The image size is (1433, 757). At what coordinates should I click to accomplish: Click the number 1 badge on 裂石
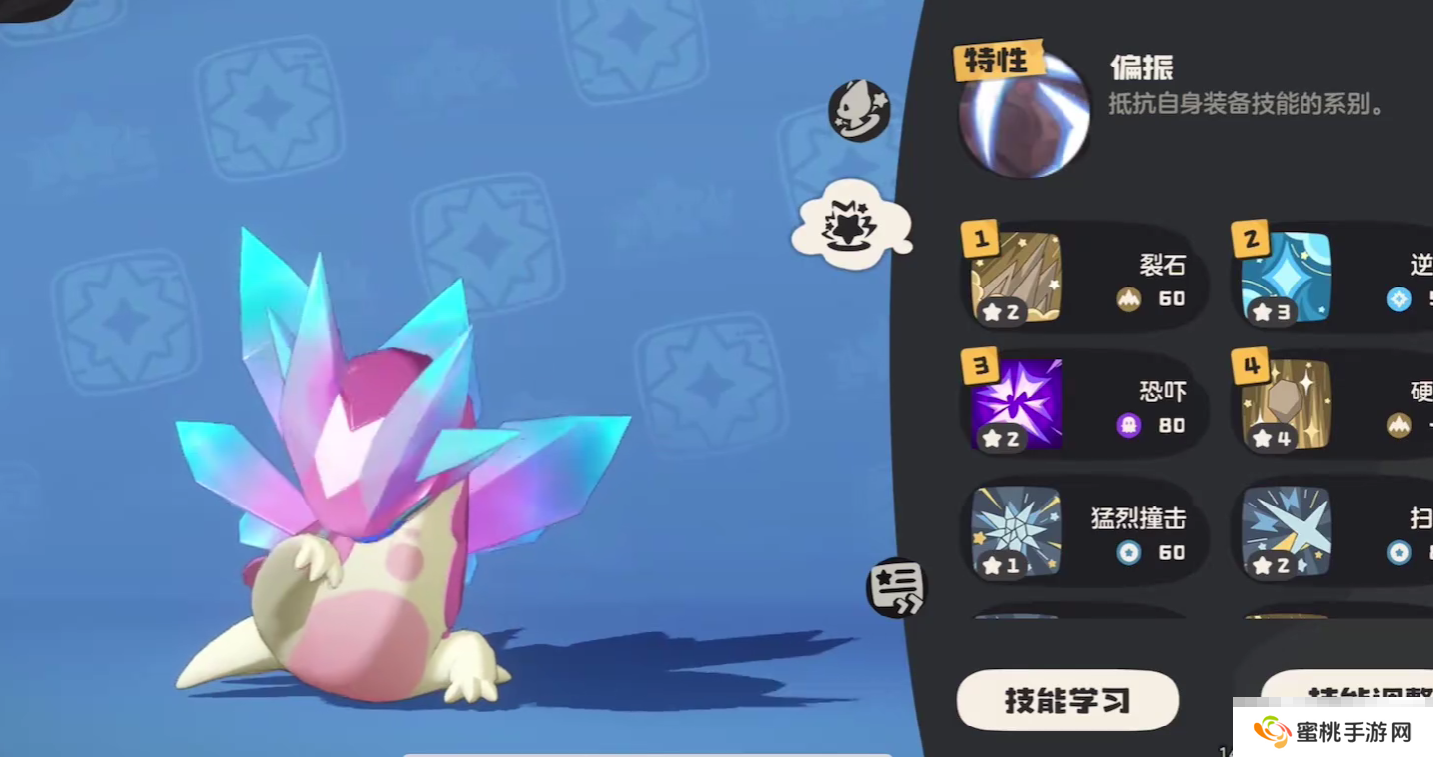click(x=980, y=240)
